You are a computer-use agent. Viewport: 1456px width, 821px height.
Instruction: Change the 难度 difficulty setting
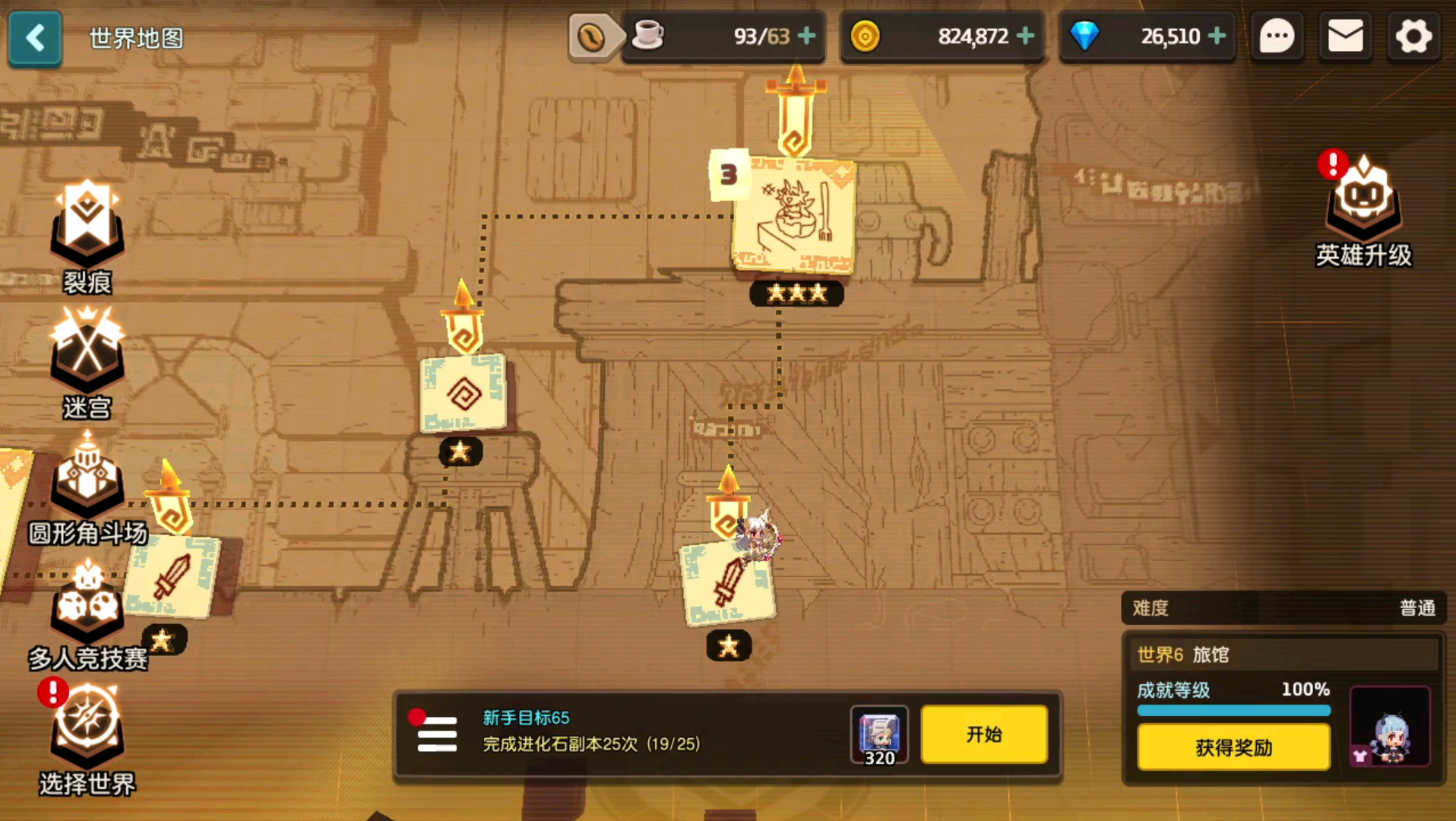click(x=1283, y=608)
